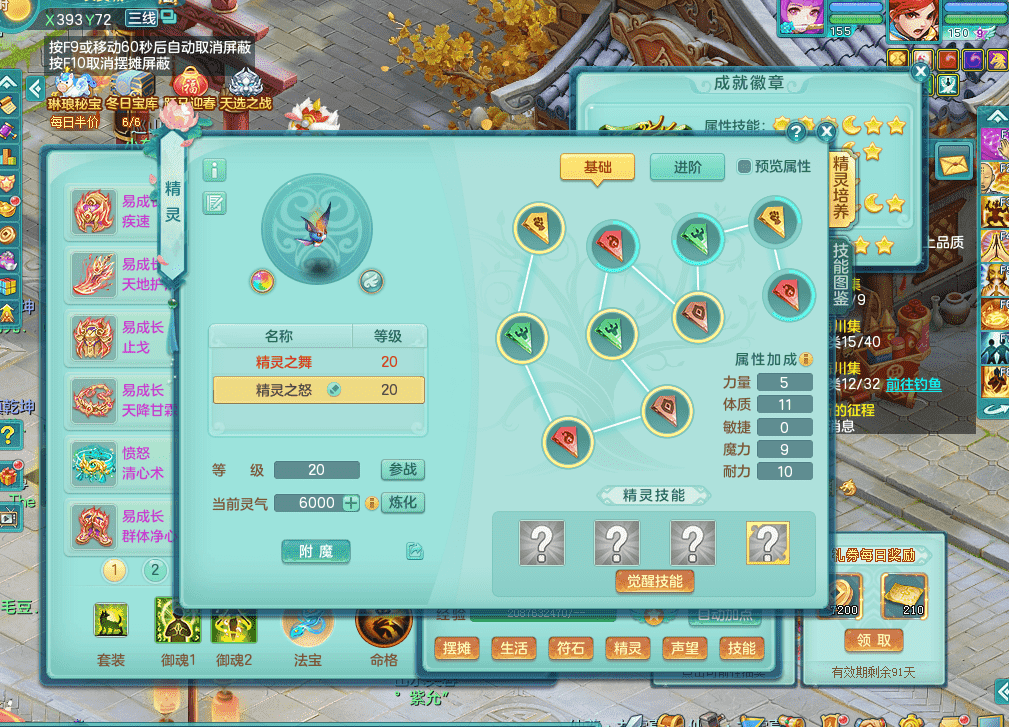Click the 参战 button
The height and width of the screenshot is (727, 1009).
(x=403, y=470)
